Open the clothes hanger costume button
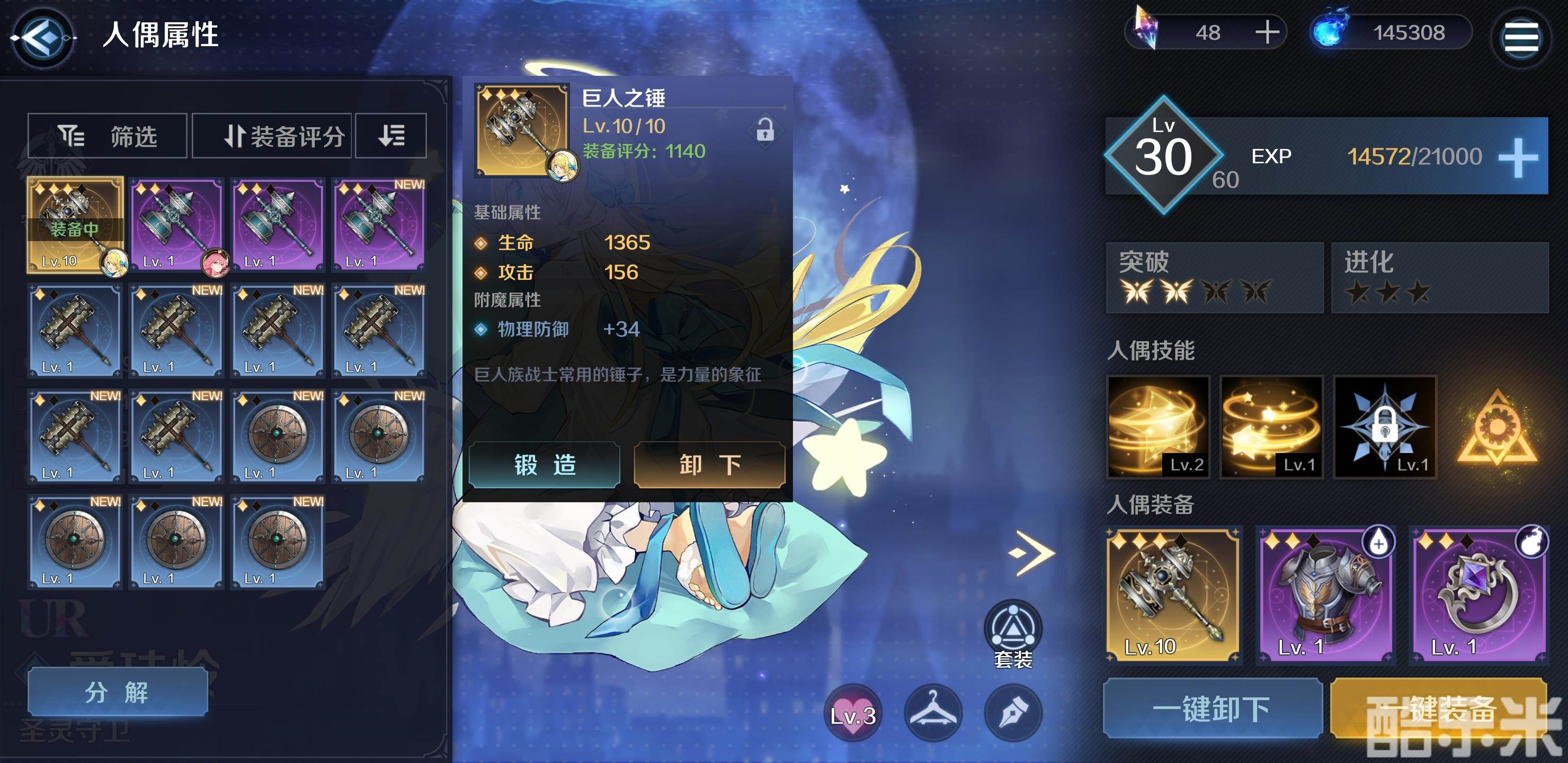 point(932,713)
